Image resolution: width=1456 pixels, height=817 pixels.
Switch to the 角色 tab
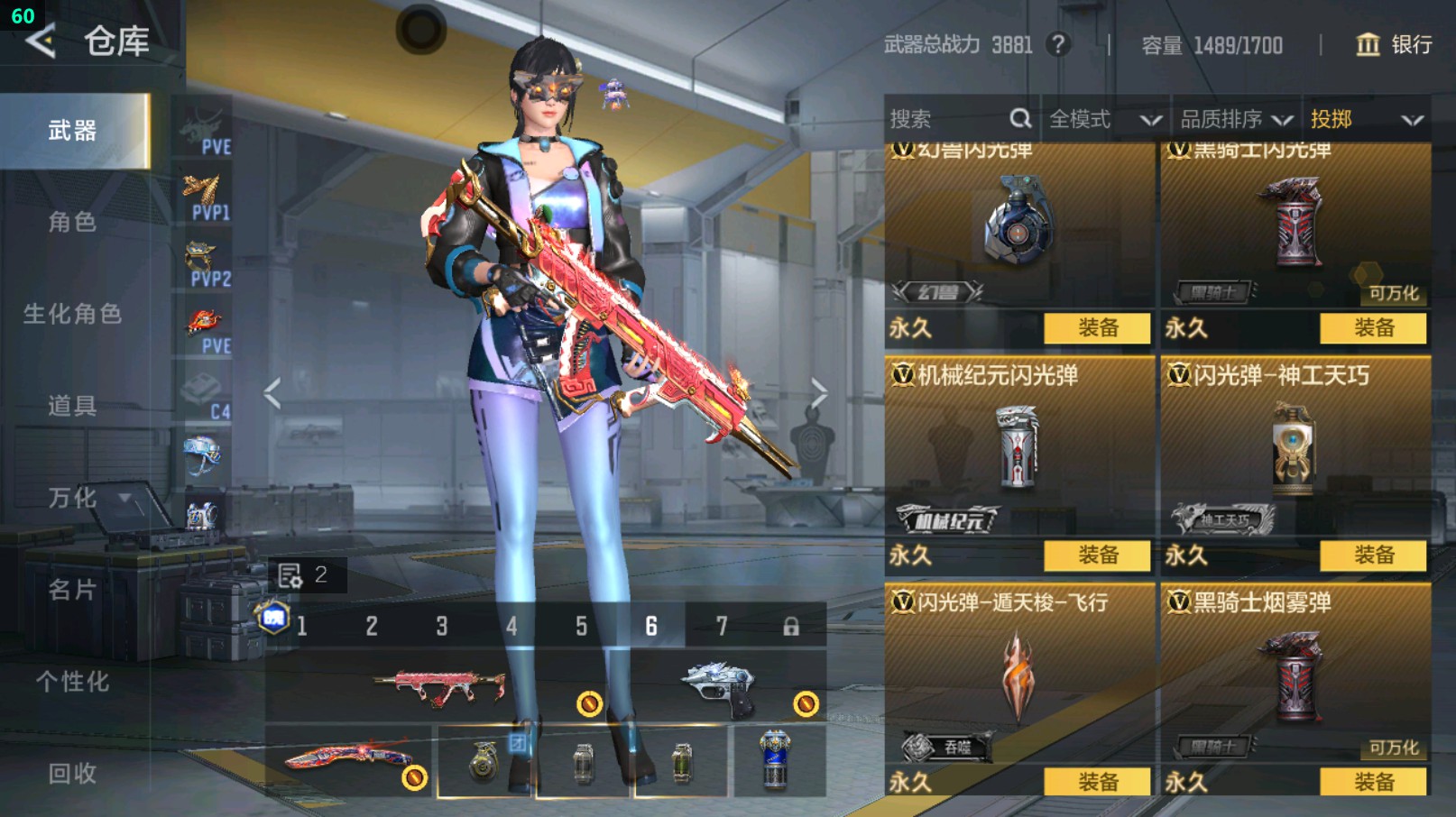[x=72, y=223]
